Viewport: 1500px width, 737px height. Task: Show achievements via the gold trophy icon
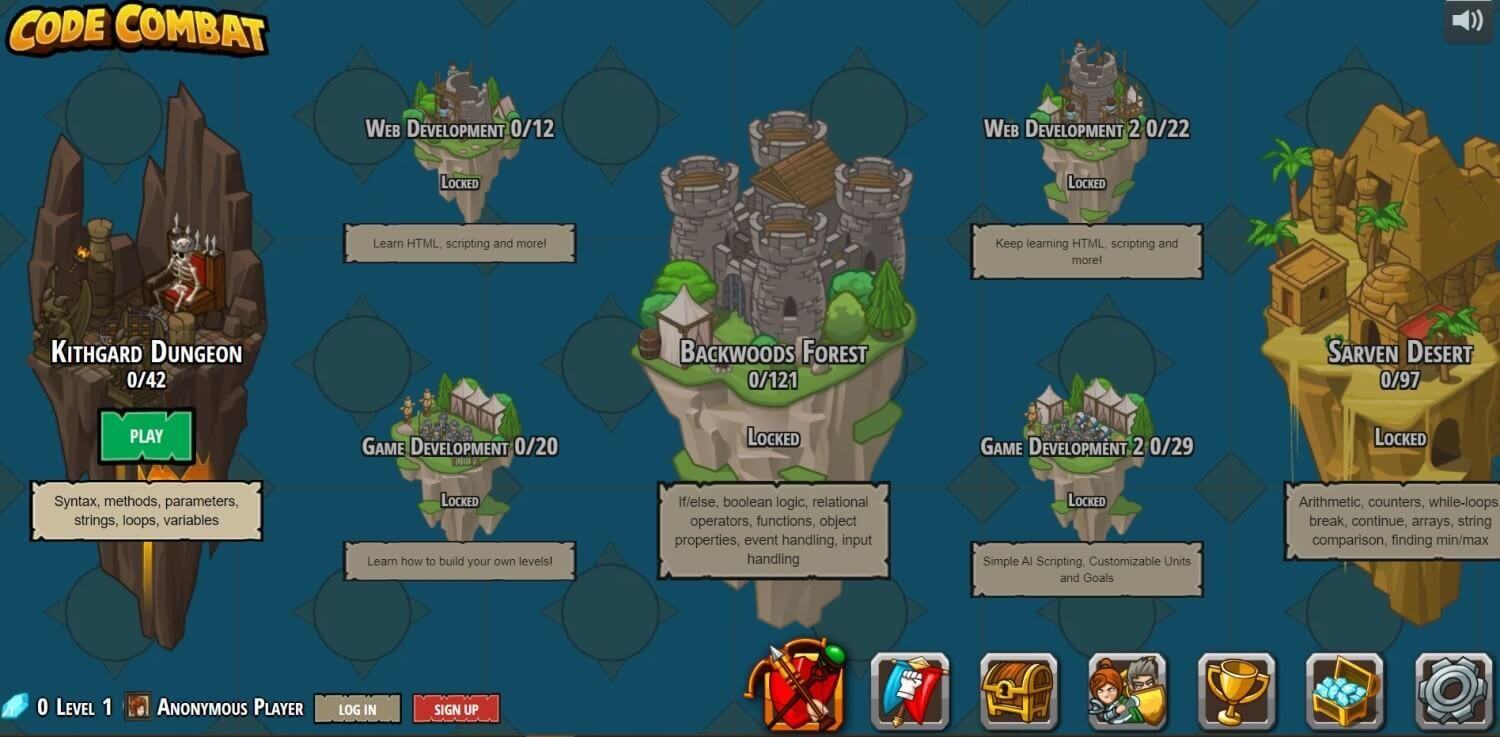pyautogui.click(x=1236, y=690)
